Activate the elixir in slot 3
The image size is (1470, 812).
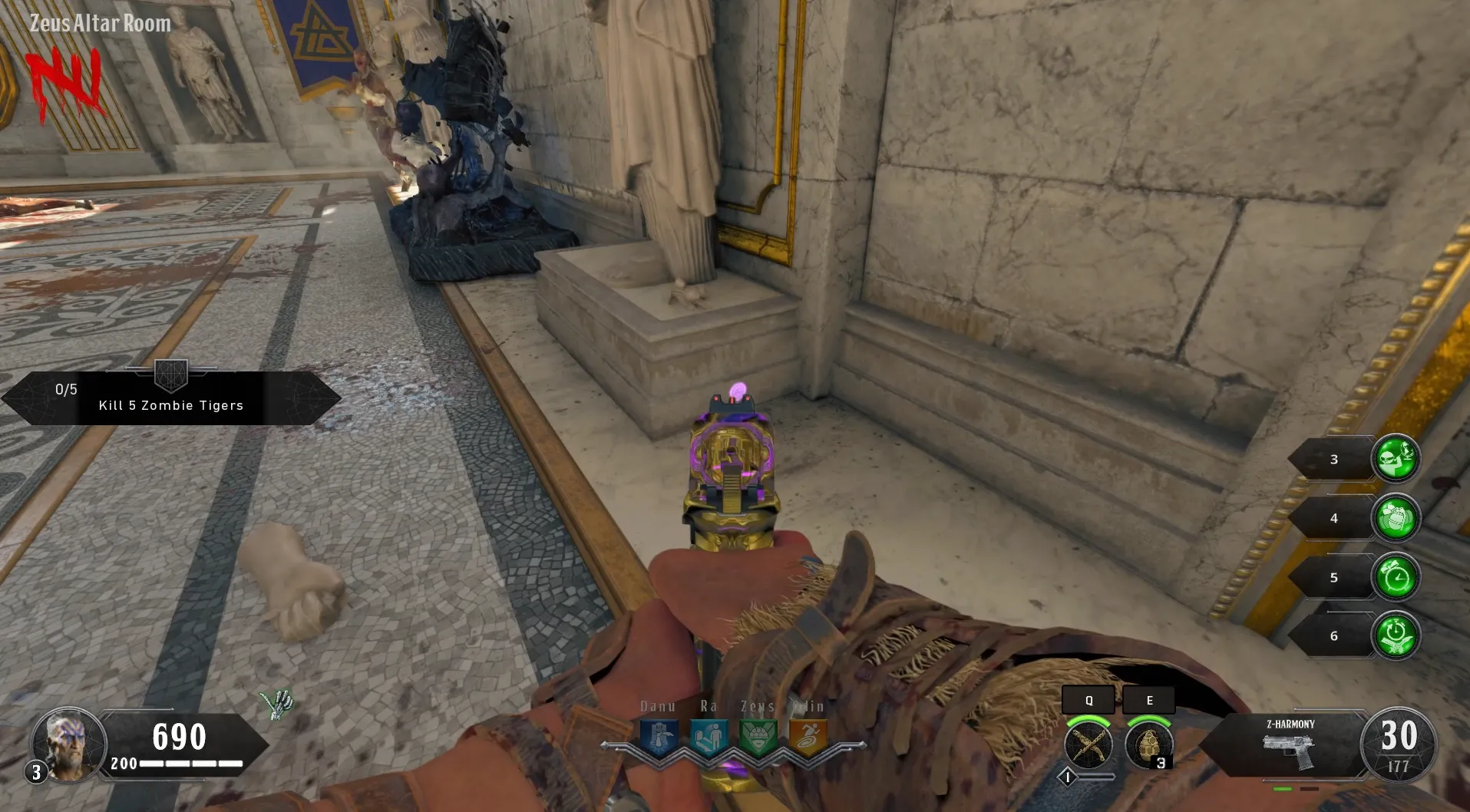click(x=1396, y=459)
